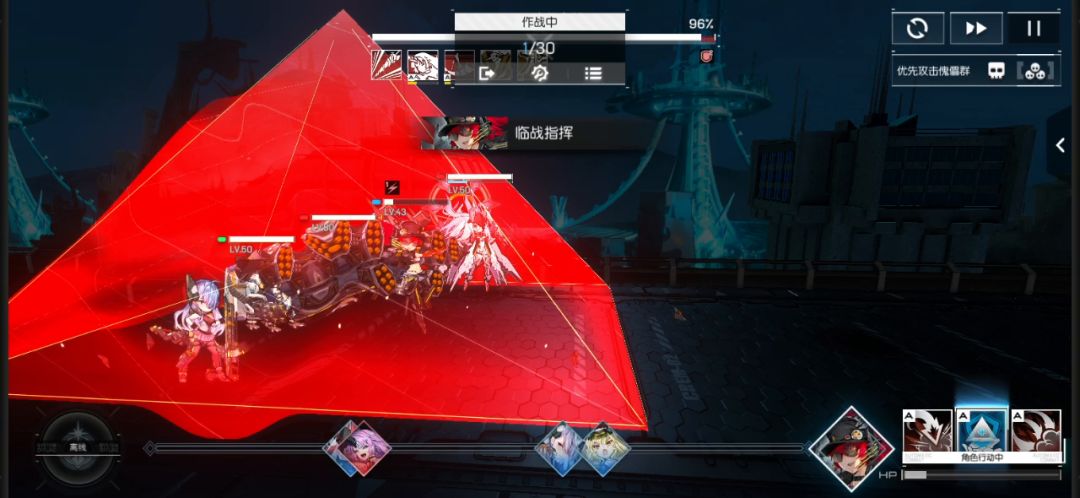Activate the rightmost swirl skill card
1080x498 pixels.
1035,432
